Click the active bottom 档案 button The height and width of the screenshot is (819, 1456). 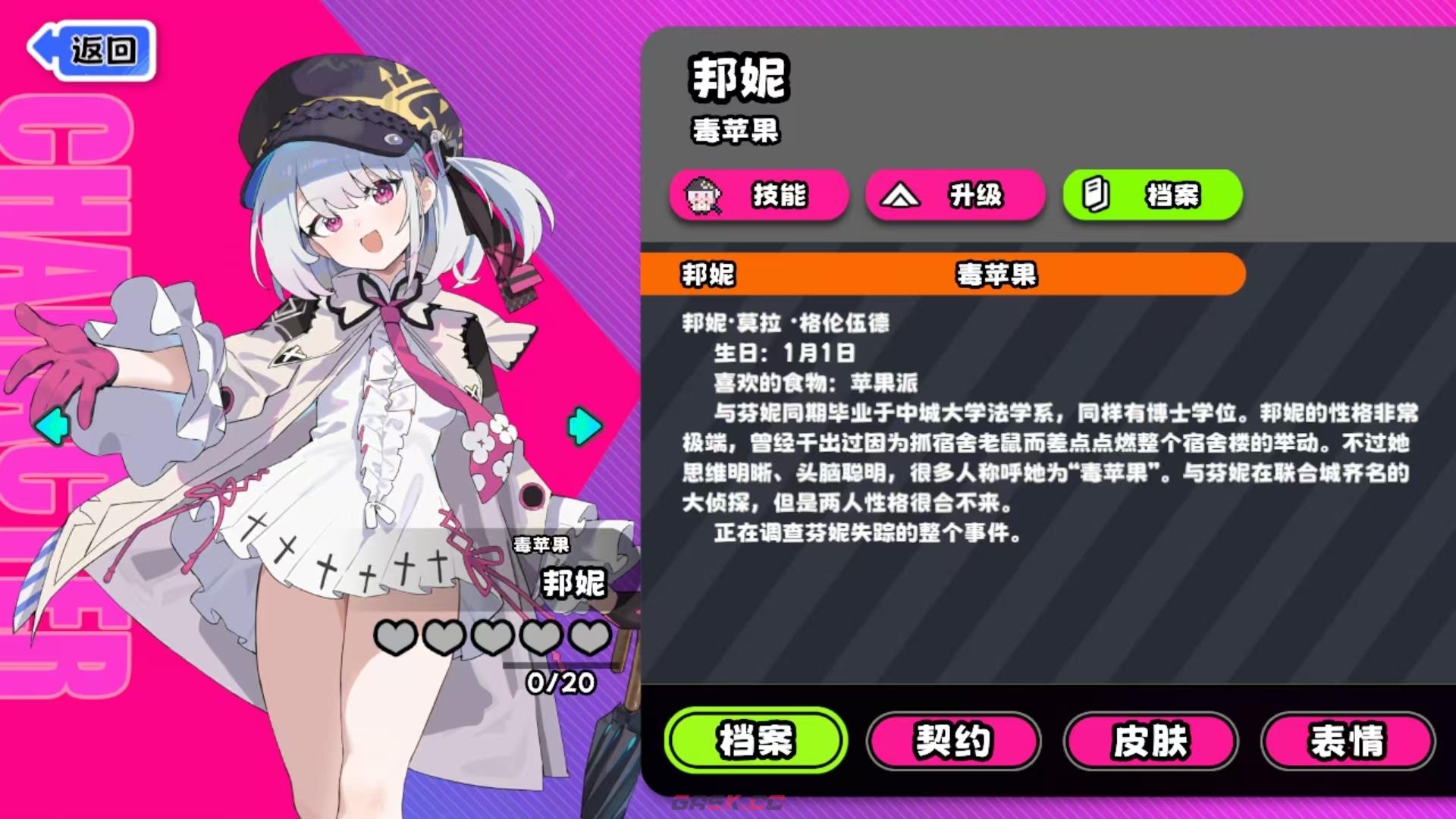pos(755,742)
